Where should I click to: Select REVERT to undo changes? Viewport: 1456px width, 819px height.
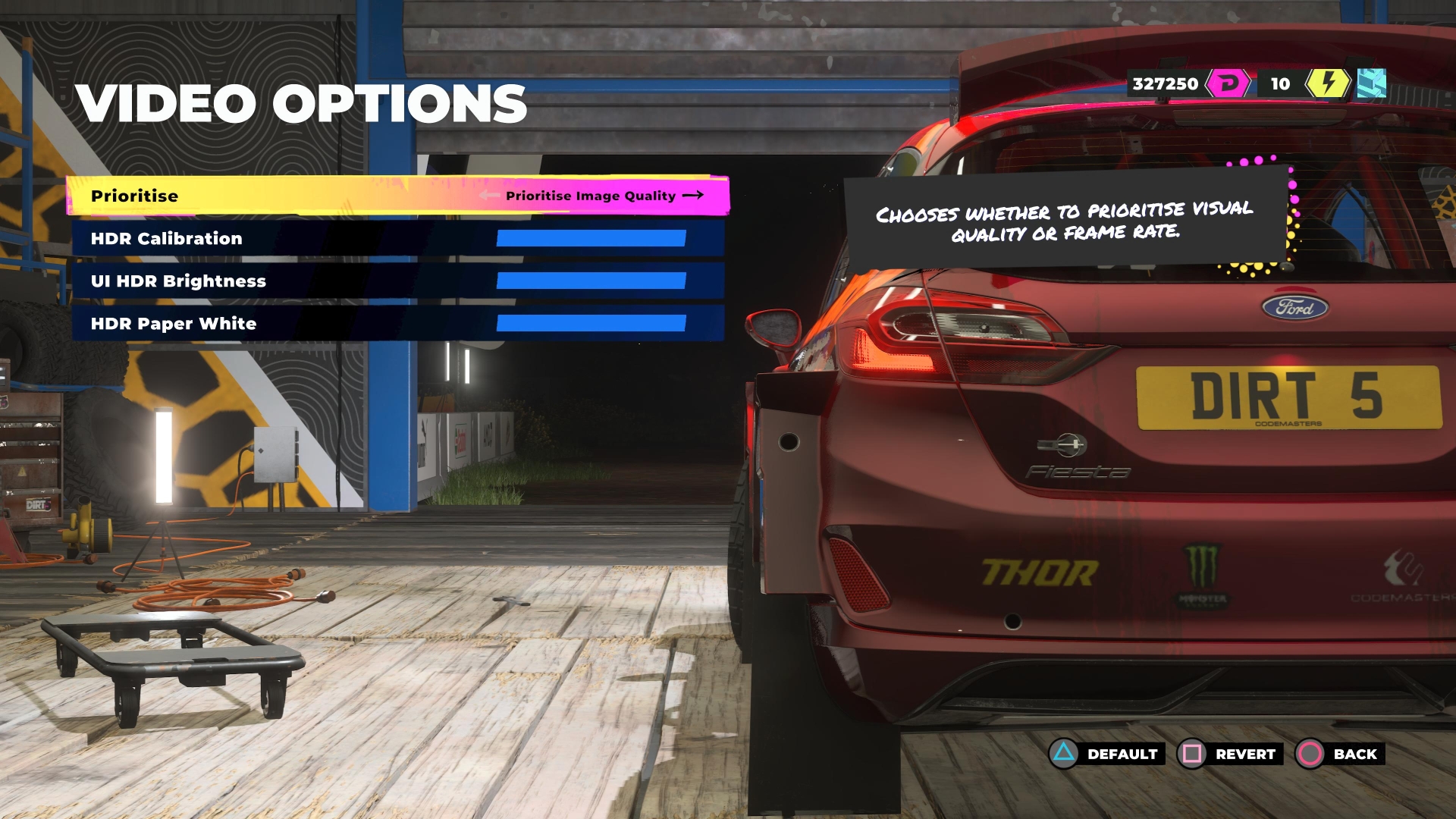[1229, 754]
